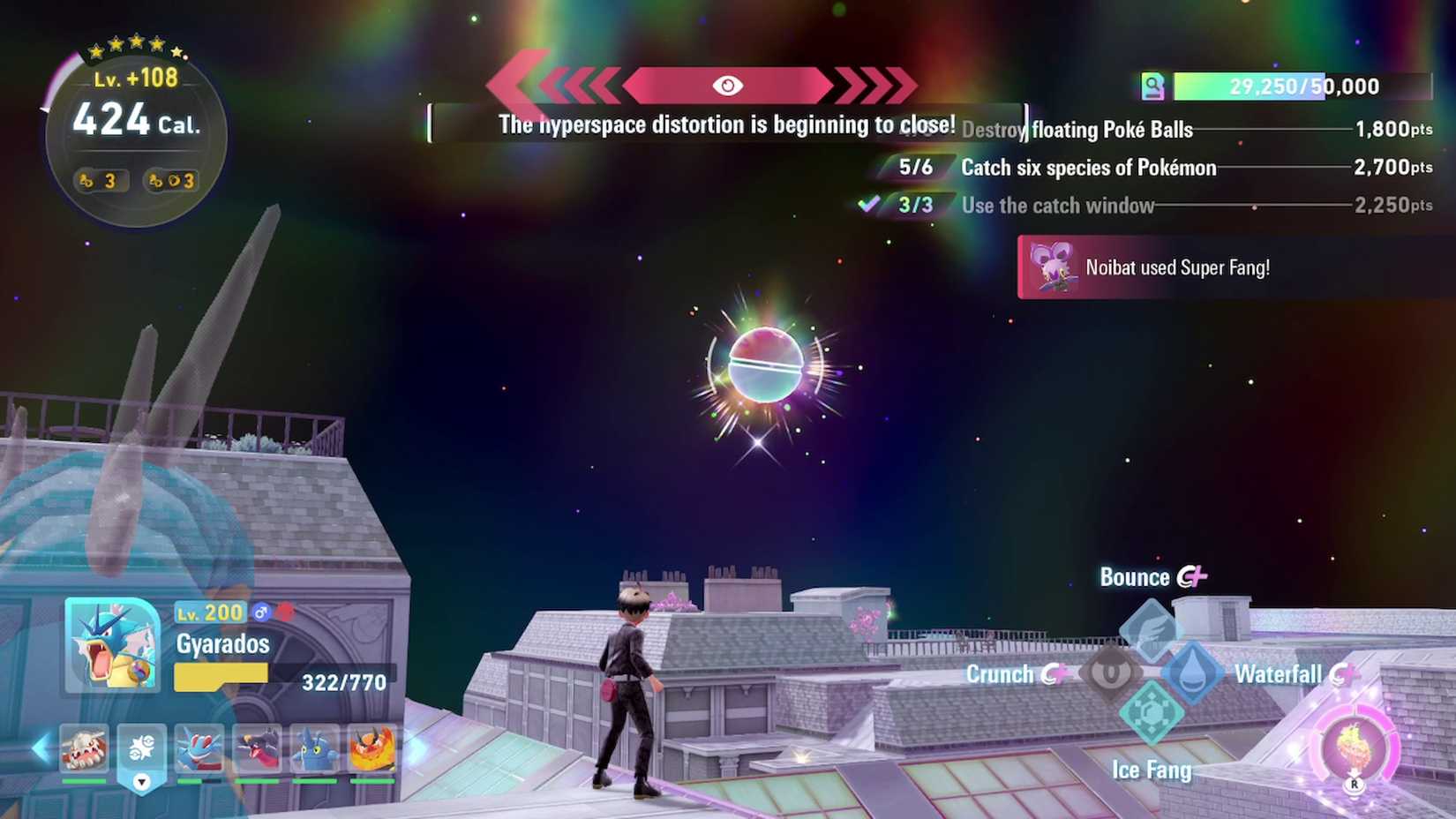Check the completed 'Use the catch window' checkmark
This screenshot has width=1456, height=819.
tap(869, 204)
